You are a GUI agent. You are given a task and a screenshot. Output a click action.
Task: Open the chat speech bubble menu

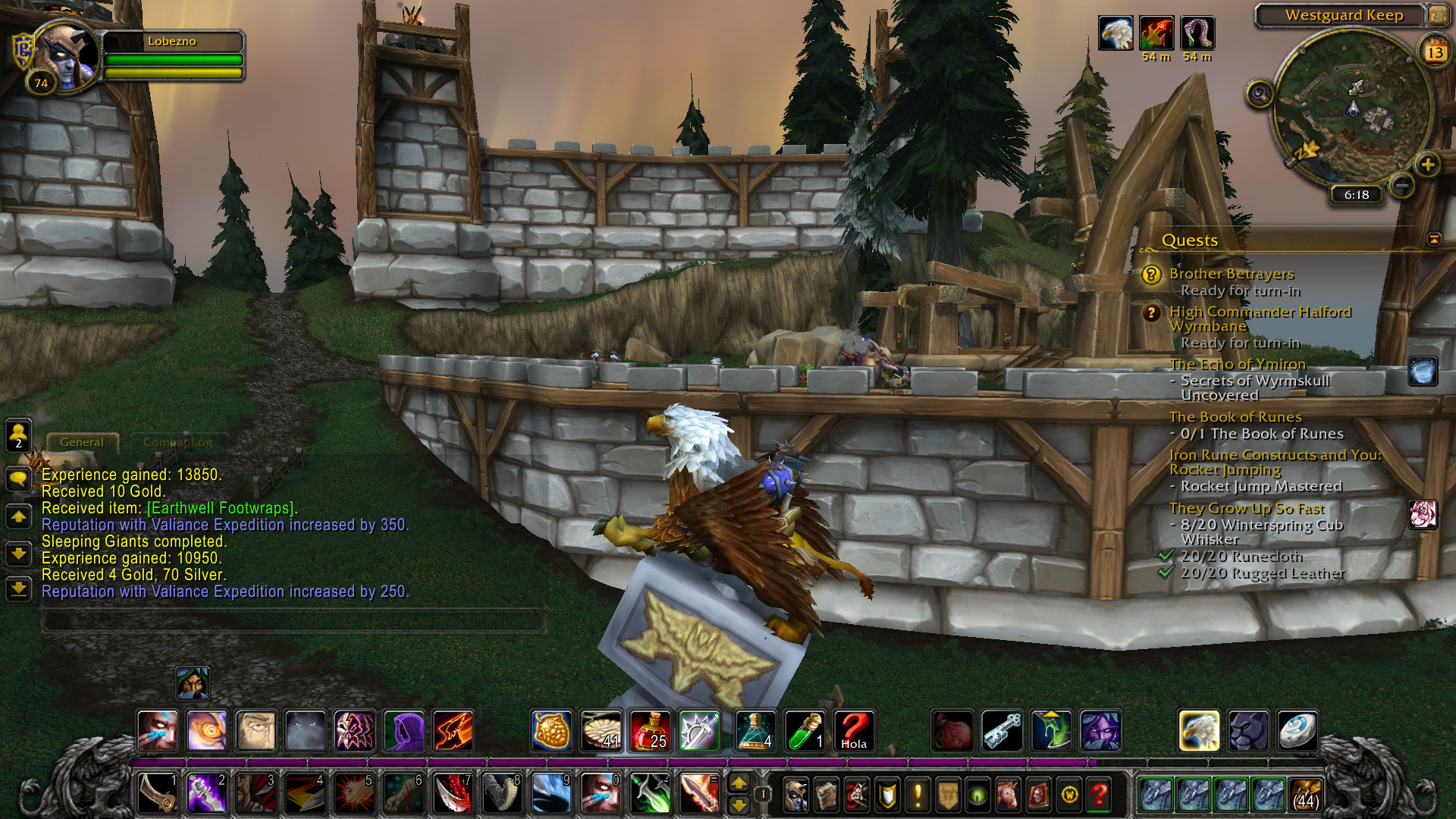[18, 479]
